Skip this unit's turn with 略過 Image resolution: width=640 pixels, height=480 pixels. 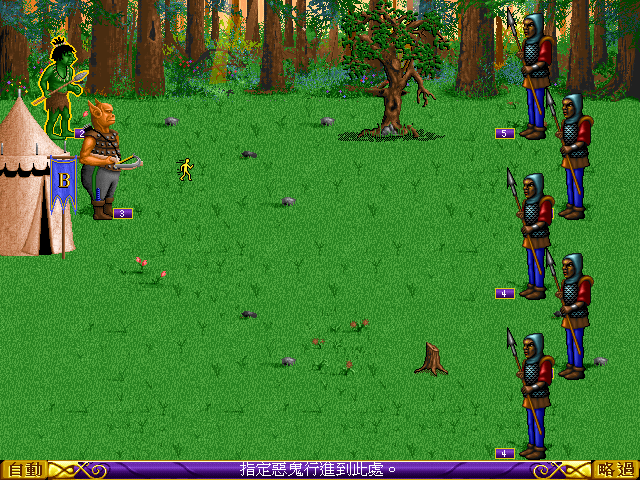pyautogui.click(x=615, y=469)
